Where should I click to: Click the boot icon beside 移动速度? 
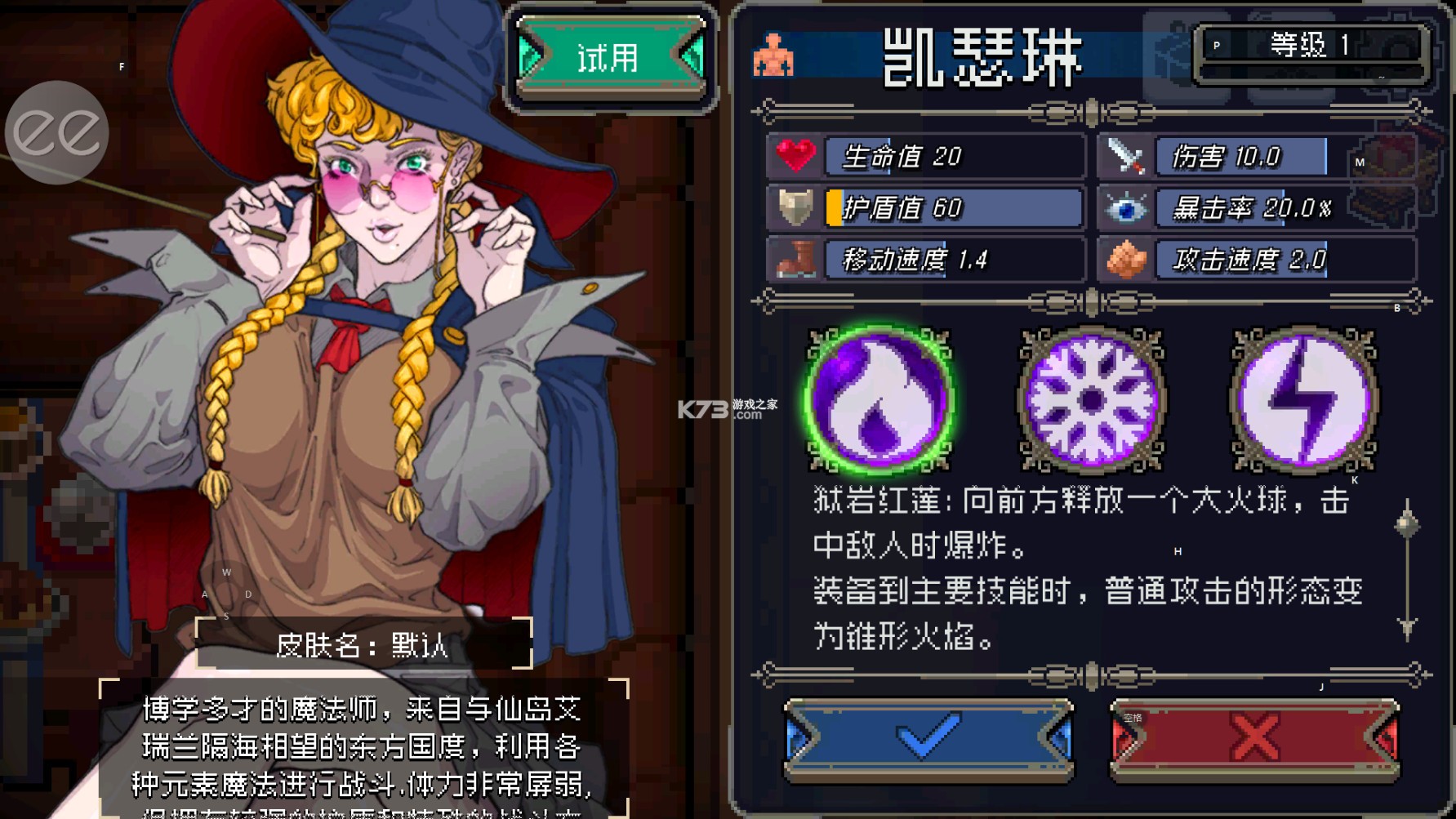pyautogui.click(x=793, y=260)
